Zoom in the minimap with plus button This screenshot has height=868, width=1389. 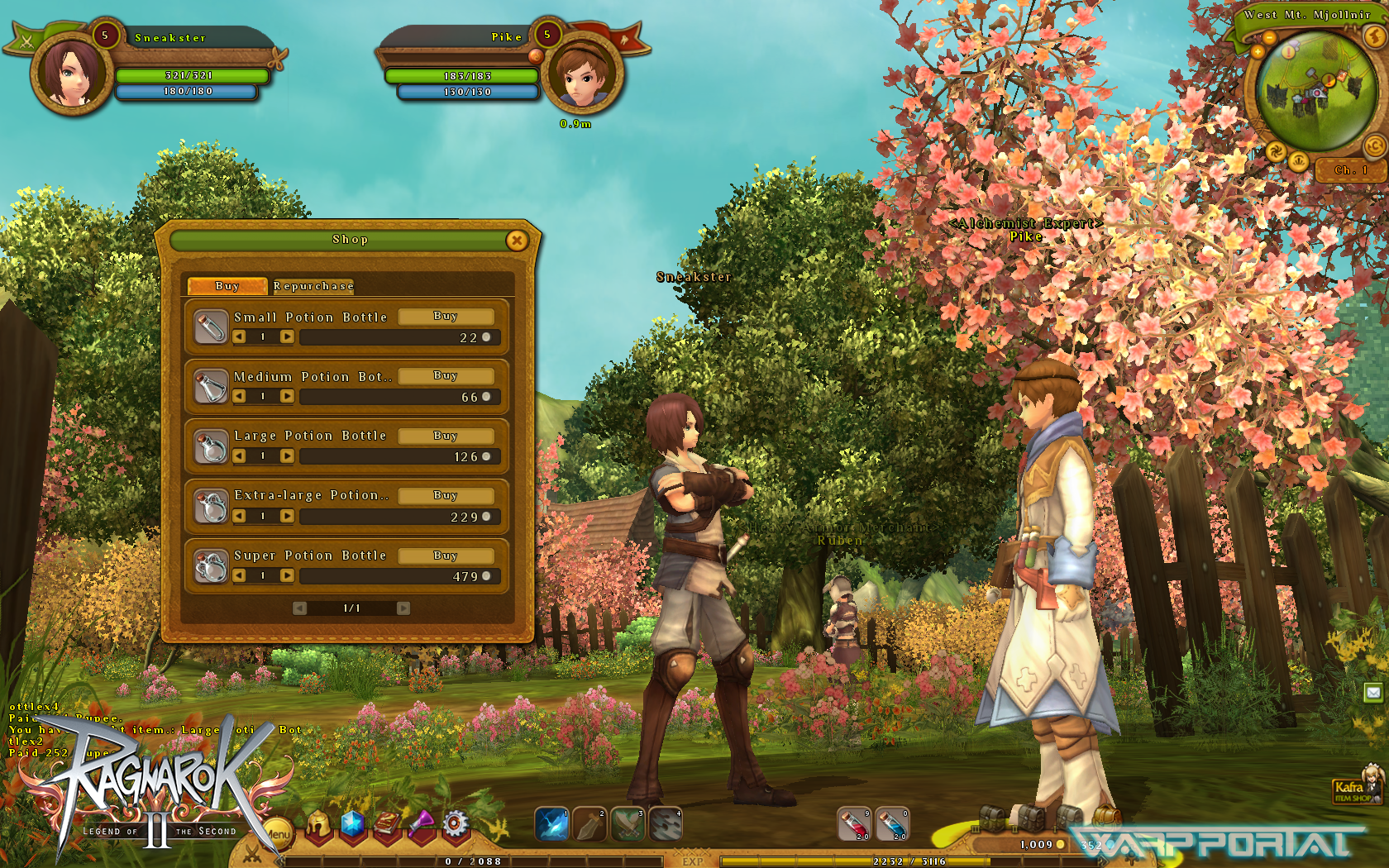pos(1258,51)
